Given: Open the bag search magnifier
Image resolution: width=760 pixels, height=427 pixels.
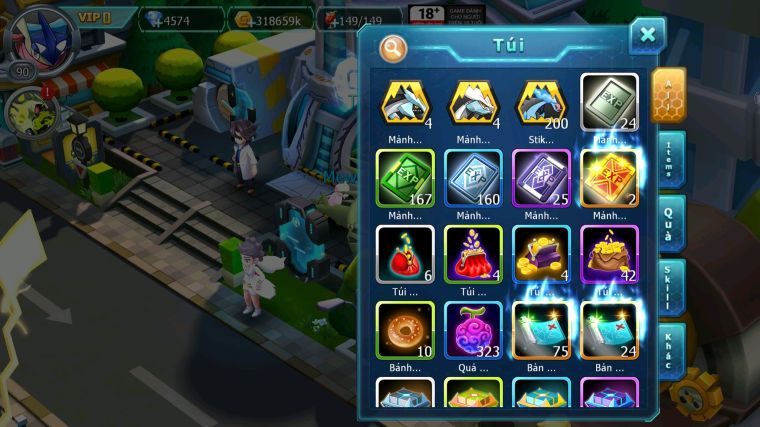Looking at the screenshot, I should pyautogui.click(x=394, y=47).
